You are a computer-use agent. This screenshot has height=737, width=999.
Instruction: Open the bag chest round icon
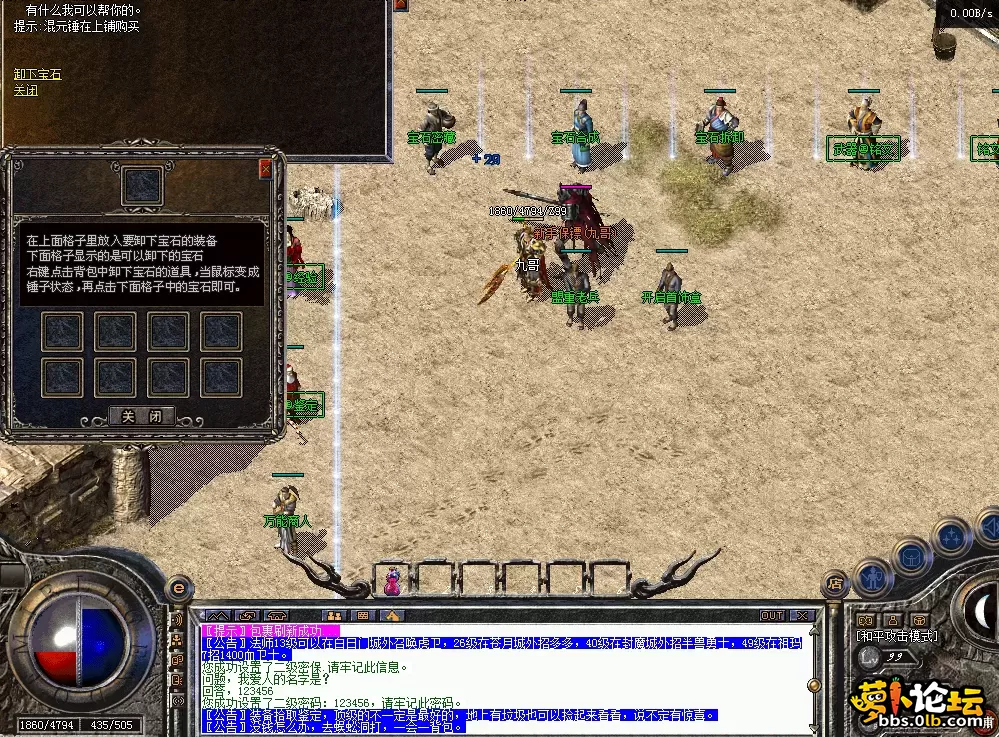912,555
